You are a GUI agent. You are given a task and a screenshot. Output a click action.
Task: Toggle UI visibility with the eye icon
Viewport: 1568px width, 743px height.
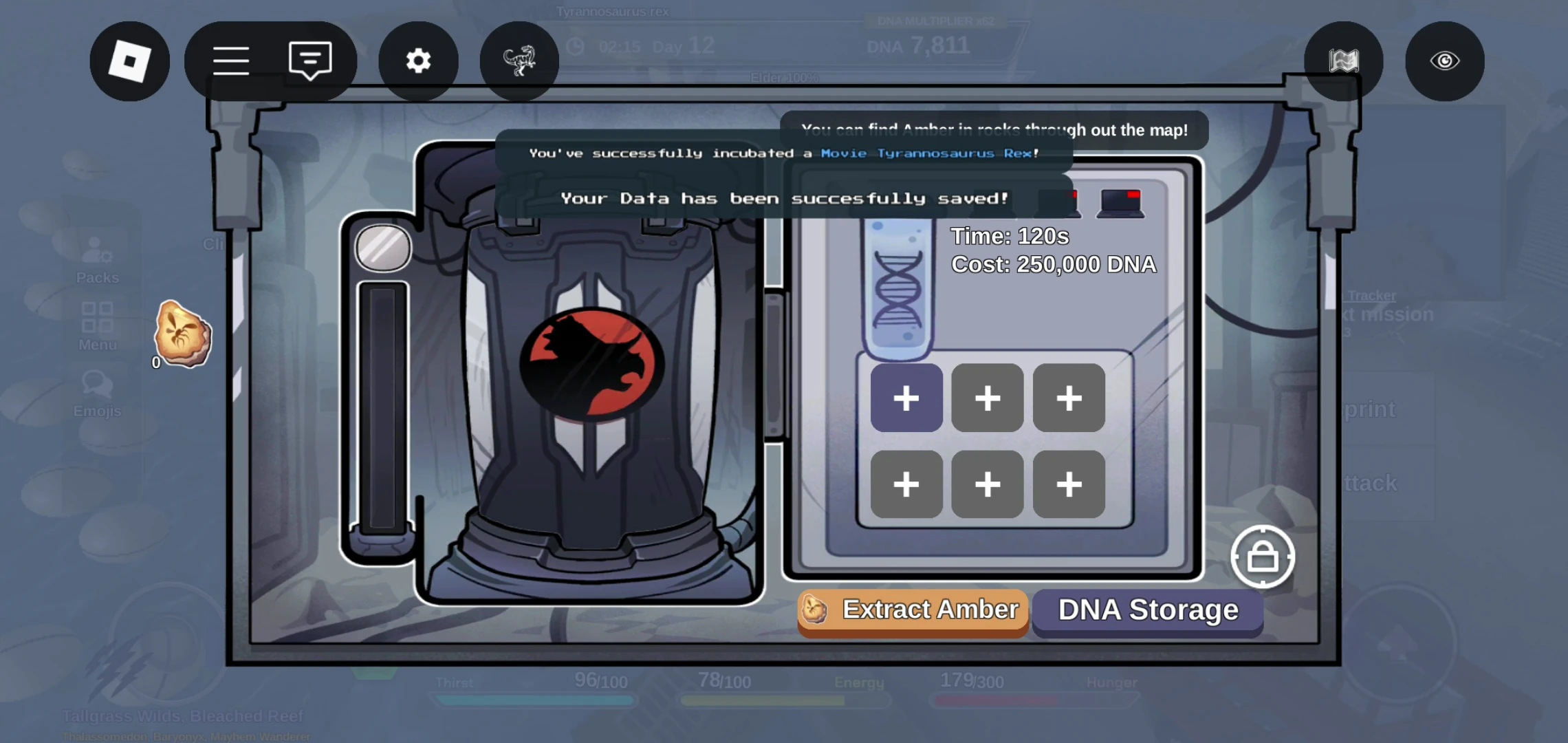(1444, 61)
